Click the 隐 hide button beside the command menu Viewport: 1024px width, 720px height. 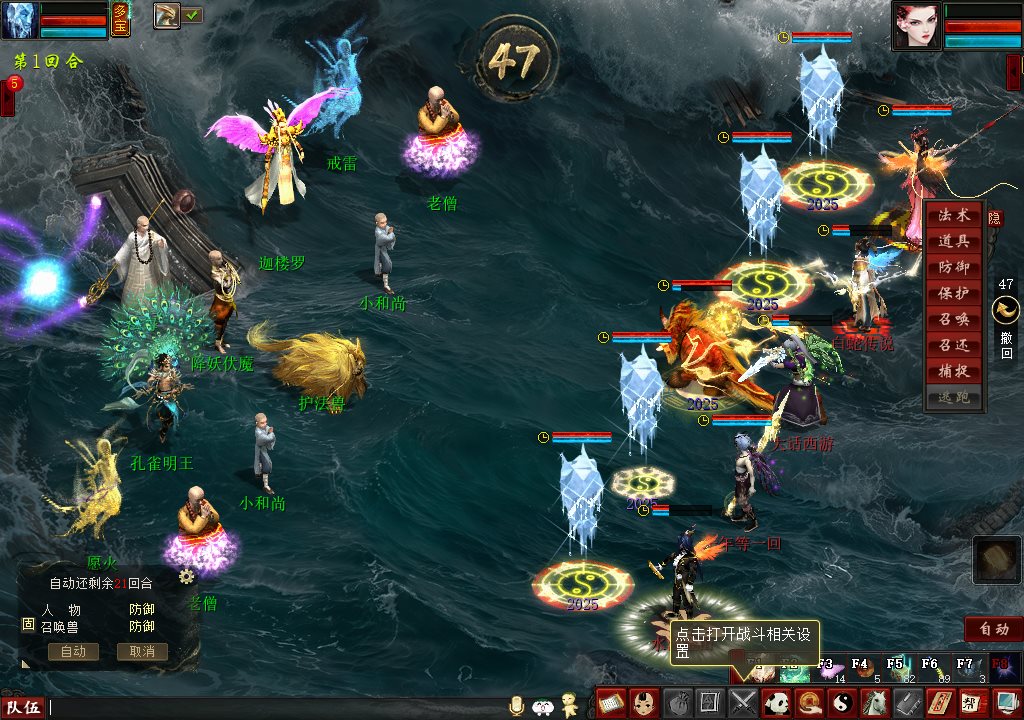[x=995, y=217]
